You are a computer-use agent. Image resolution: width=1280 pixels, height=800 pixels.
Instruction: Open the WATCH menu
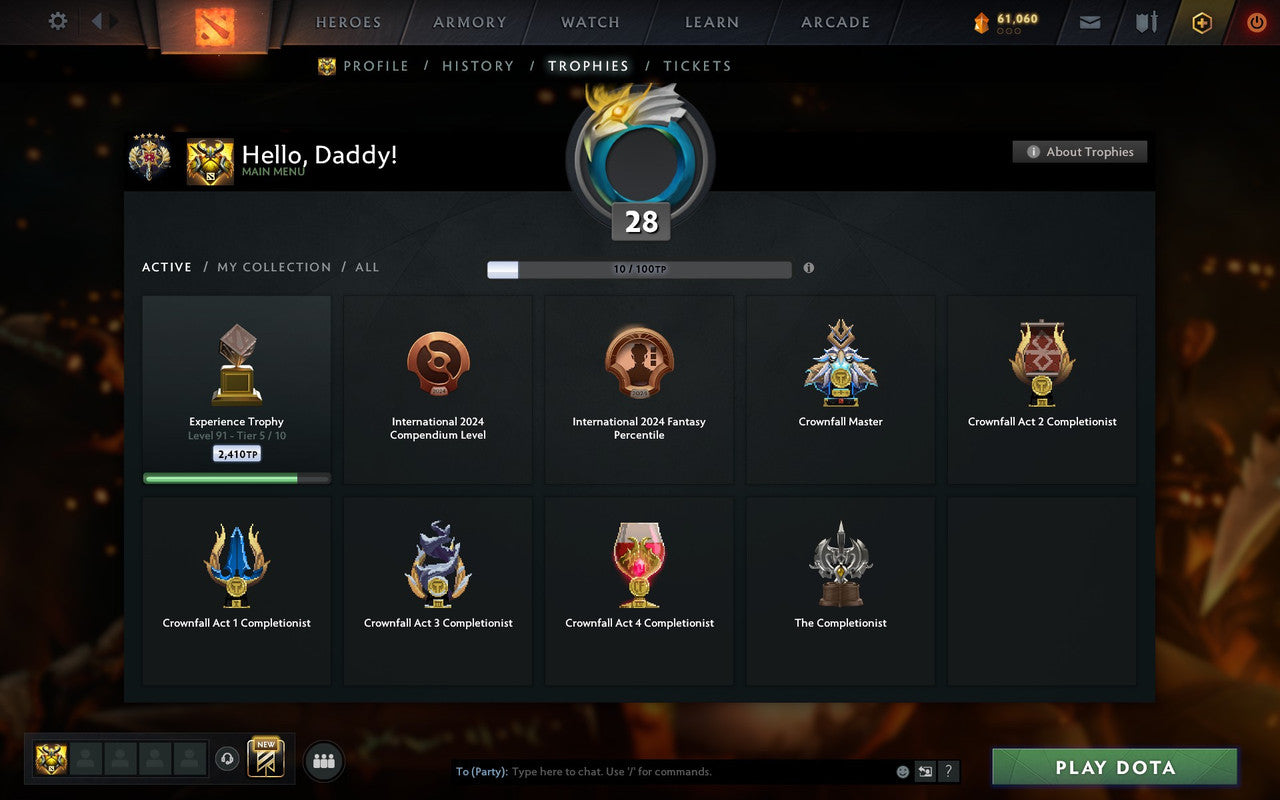589,22
